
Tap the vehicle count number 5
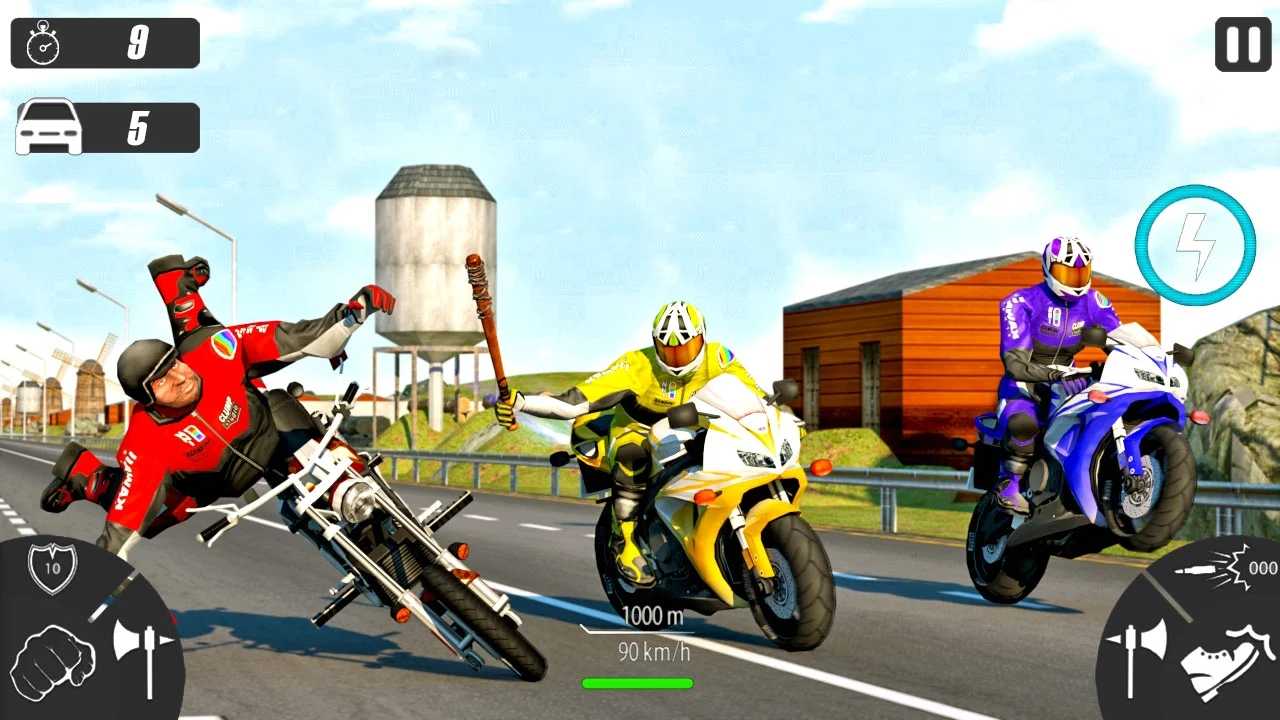(140, 126)
